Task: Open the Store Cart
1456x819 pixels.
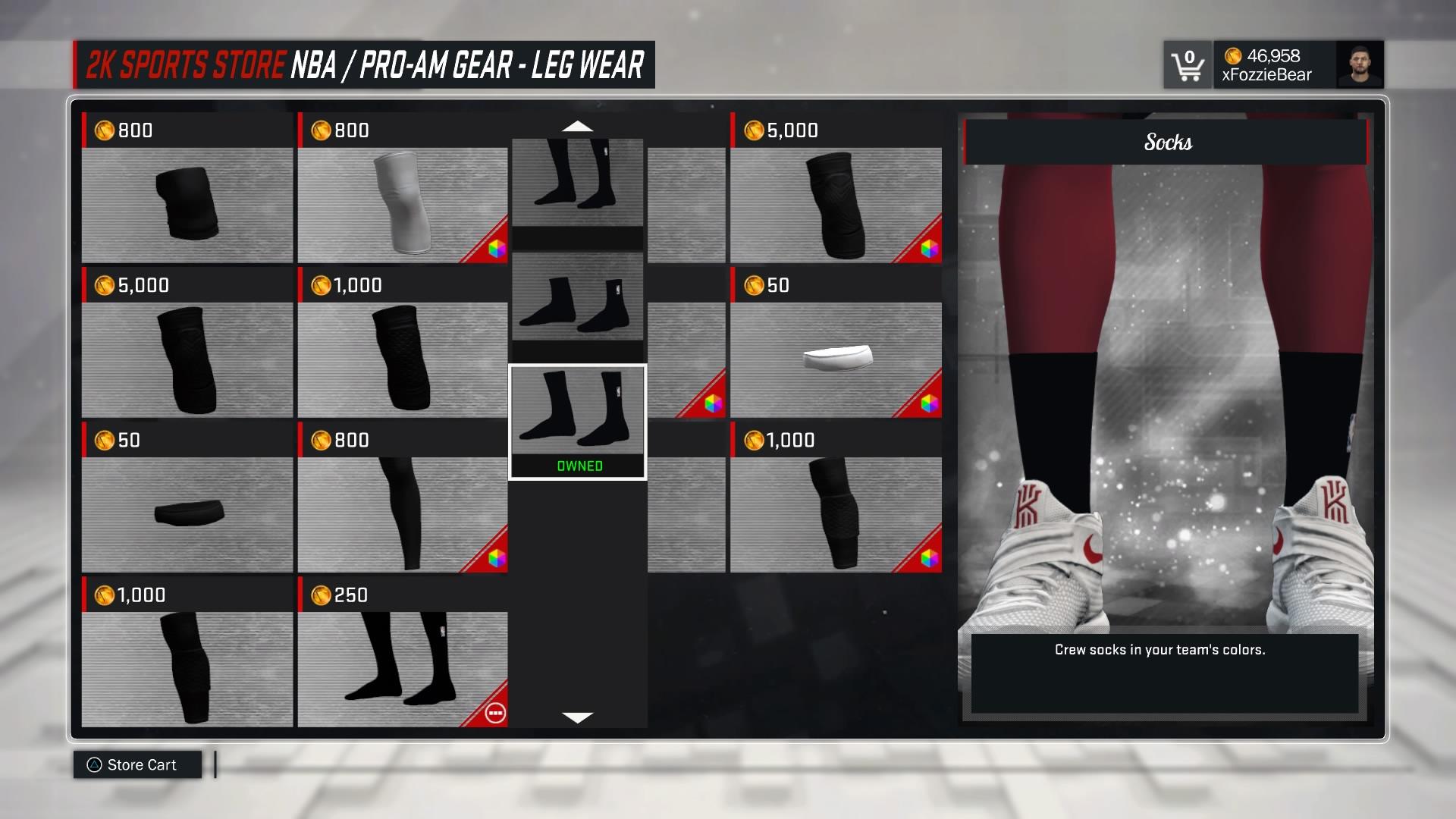Action: [x=143, y=764]
